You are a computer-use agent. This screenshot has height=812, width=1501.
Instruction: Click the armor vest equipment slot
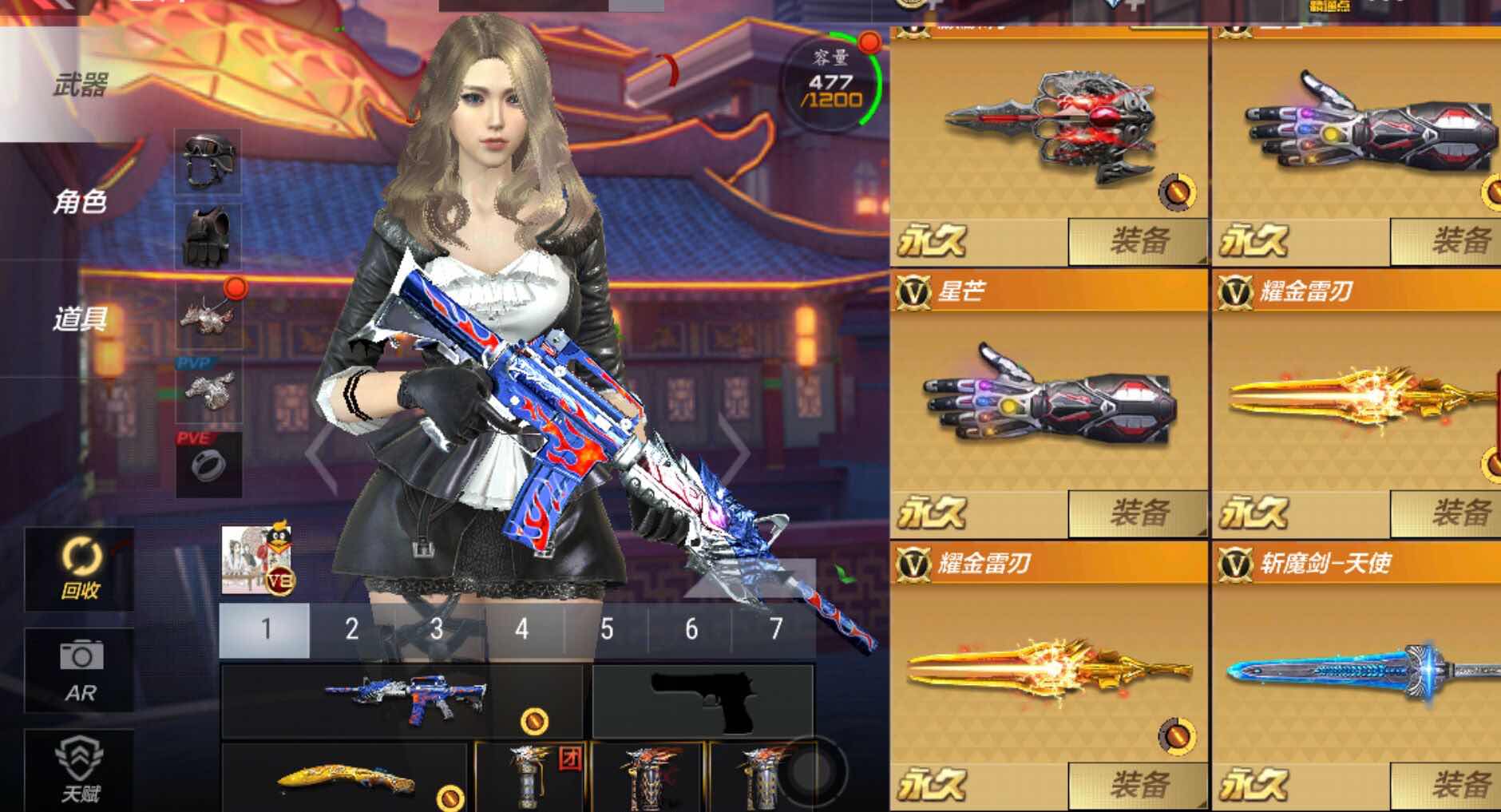[206, 236]
